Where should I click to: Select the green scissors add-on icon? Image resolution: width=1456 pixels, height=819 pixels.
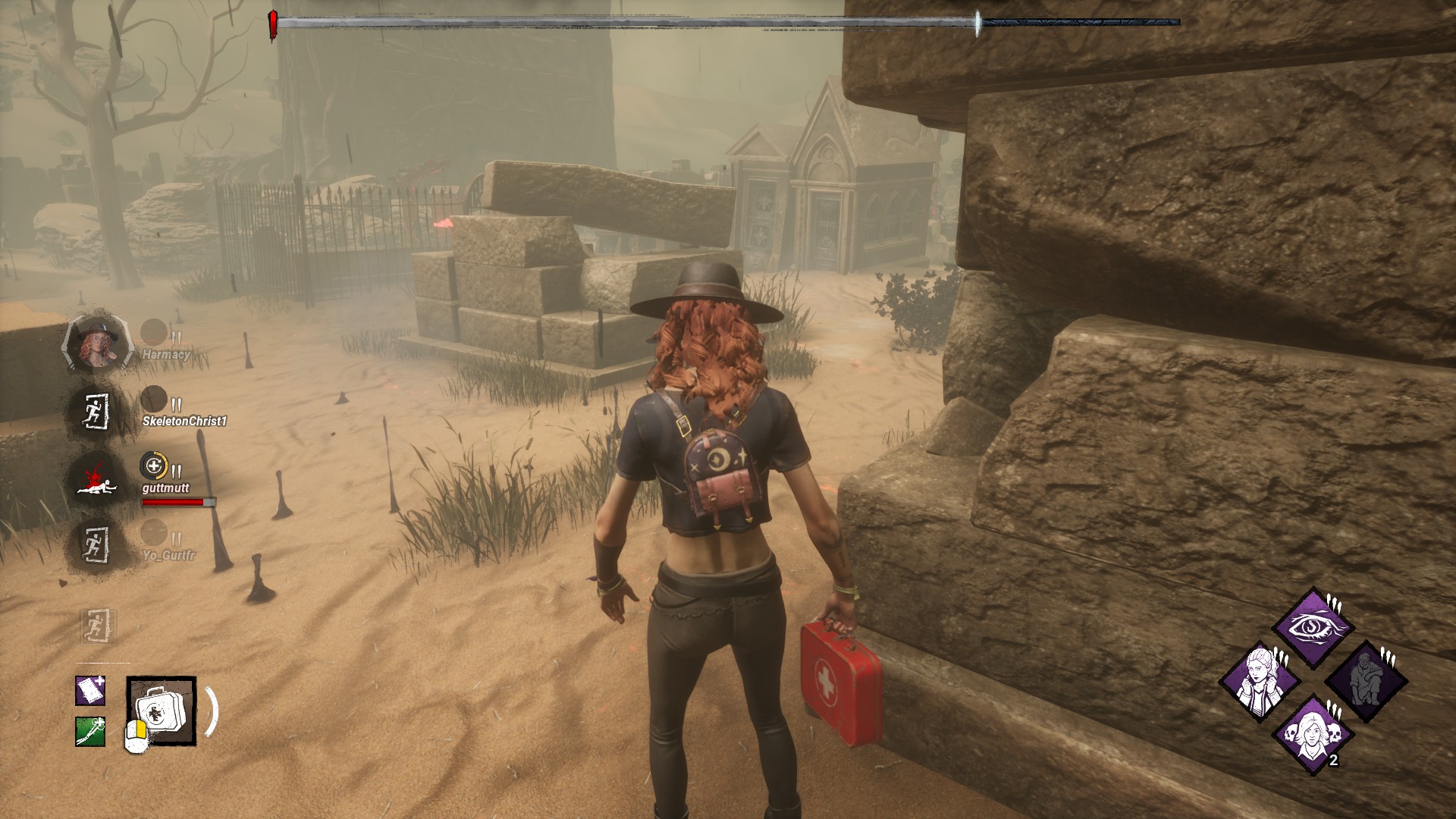pos(90,732)
